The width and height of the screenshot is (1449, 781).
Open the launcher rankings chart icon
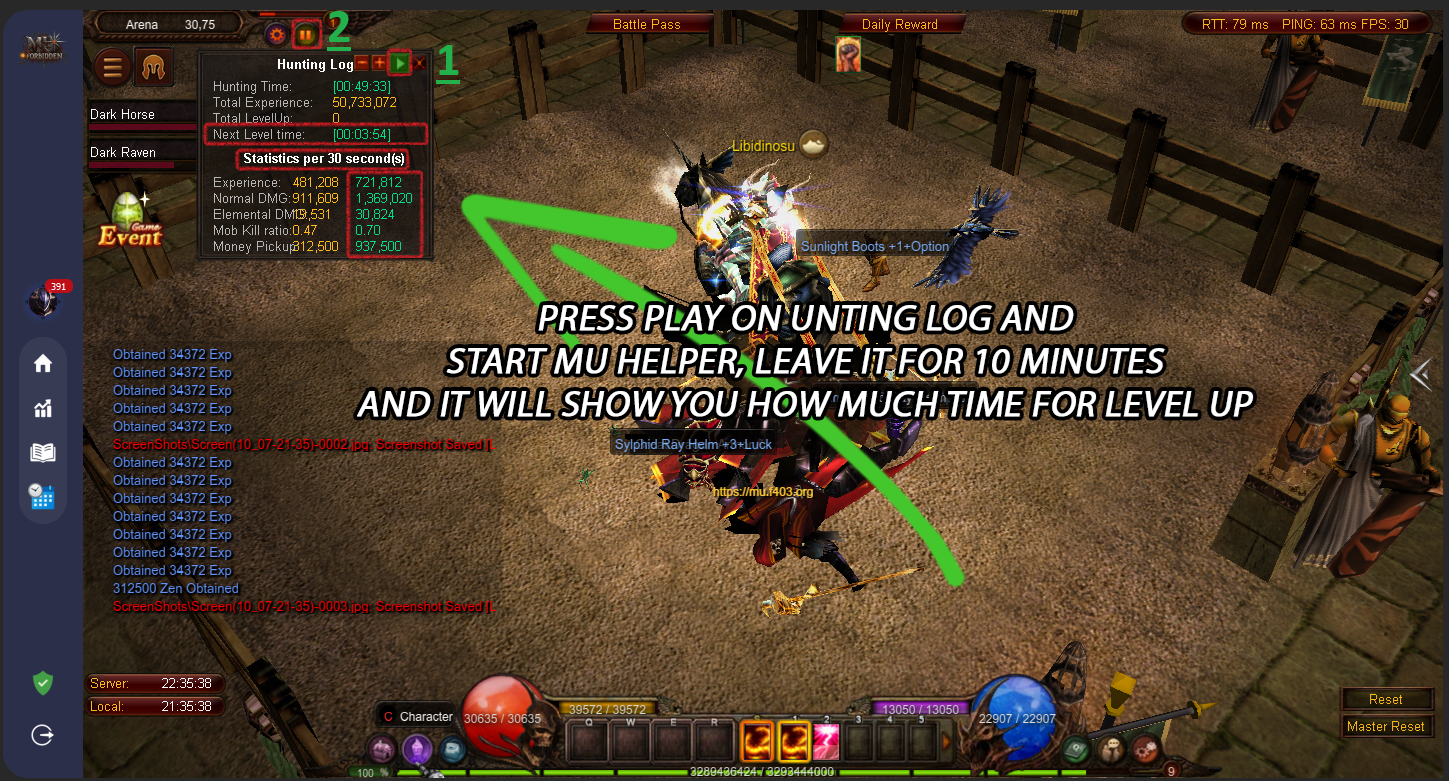click(x=42, y=408)
